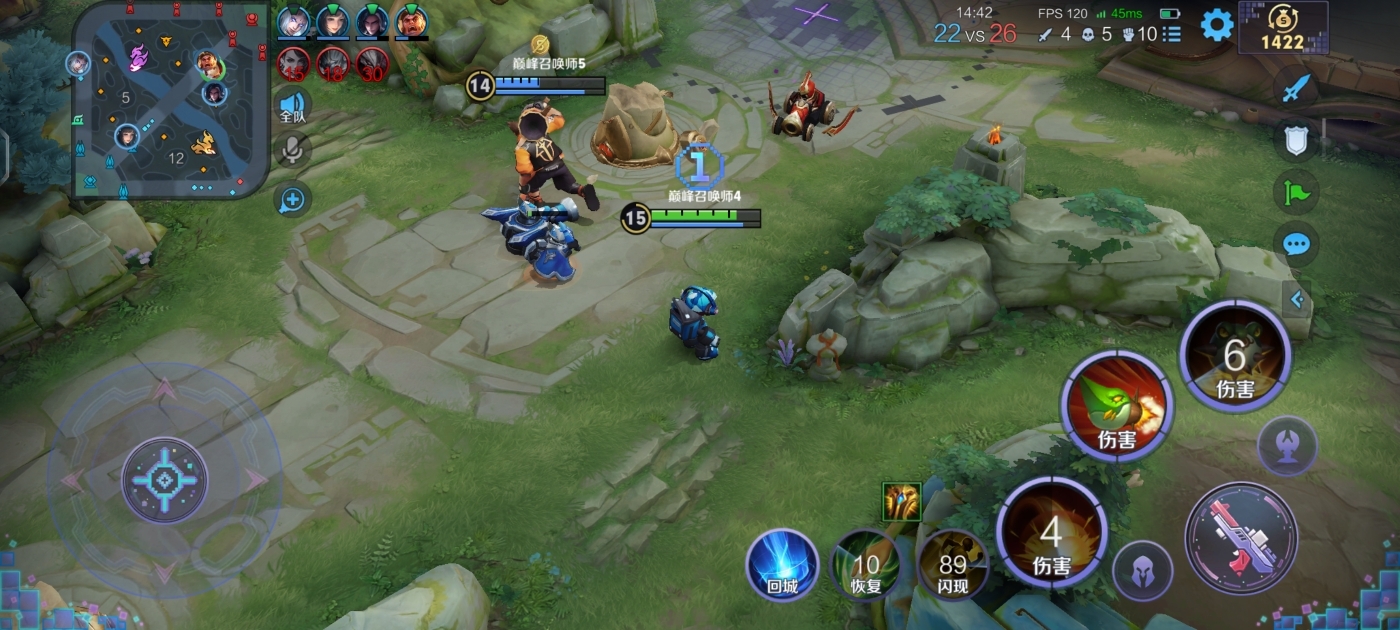
Task: Open the settings gear menu
Action: point(1216,25)
